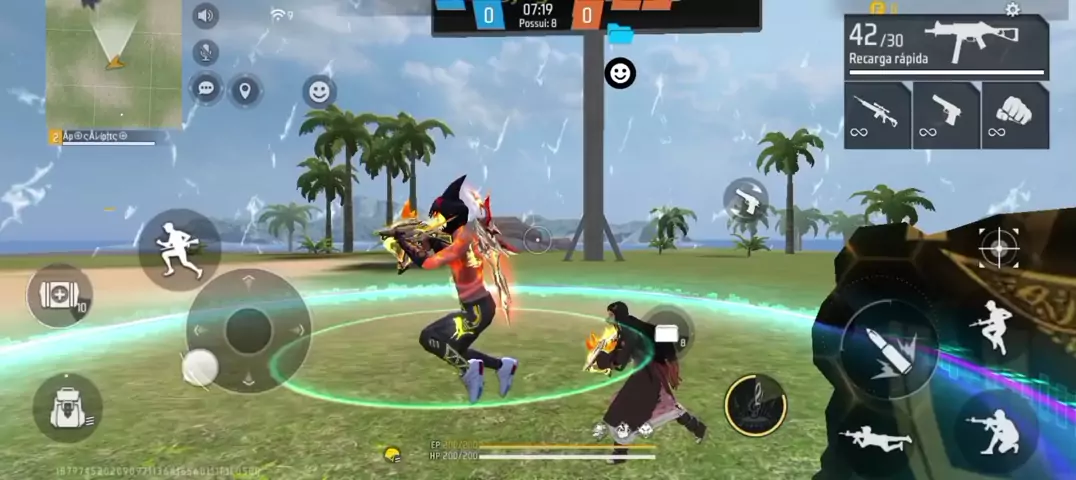The height and width of the screenshot is (480, 1076).
Task: Open the settings gear
Action: (1012, 10)
